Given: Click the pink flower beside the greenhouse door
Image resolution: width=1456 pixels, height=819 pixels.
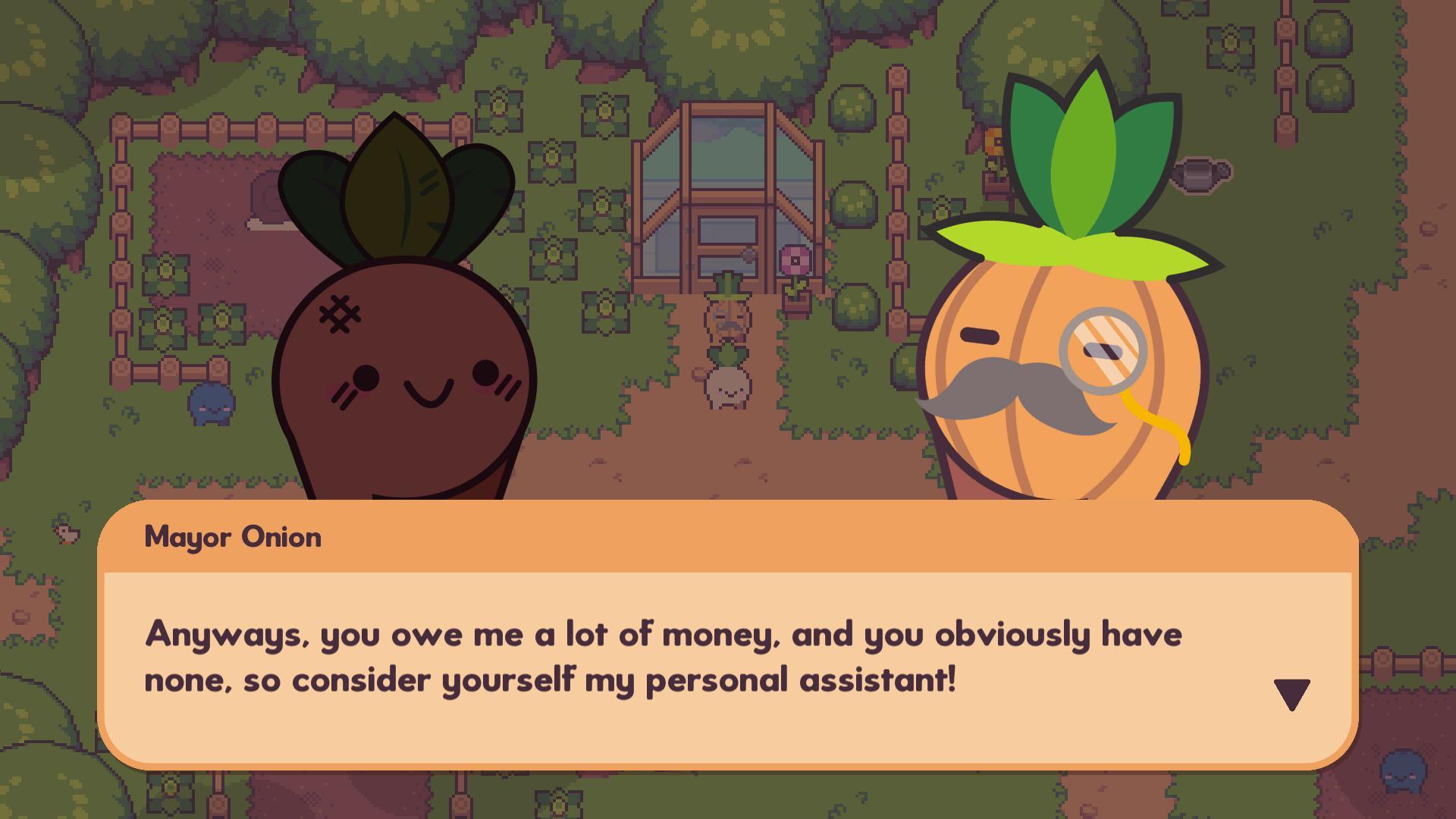Looking at the screenshot, I should (x=795, y=259).
